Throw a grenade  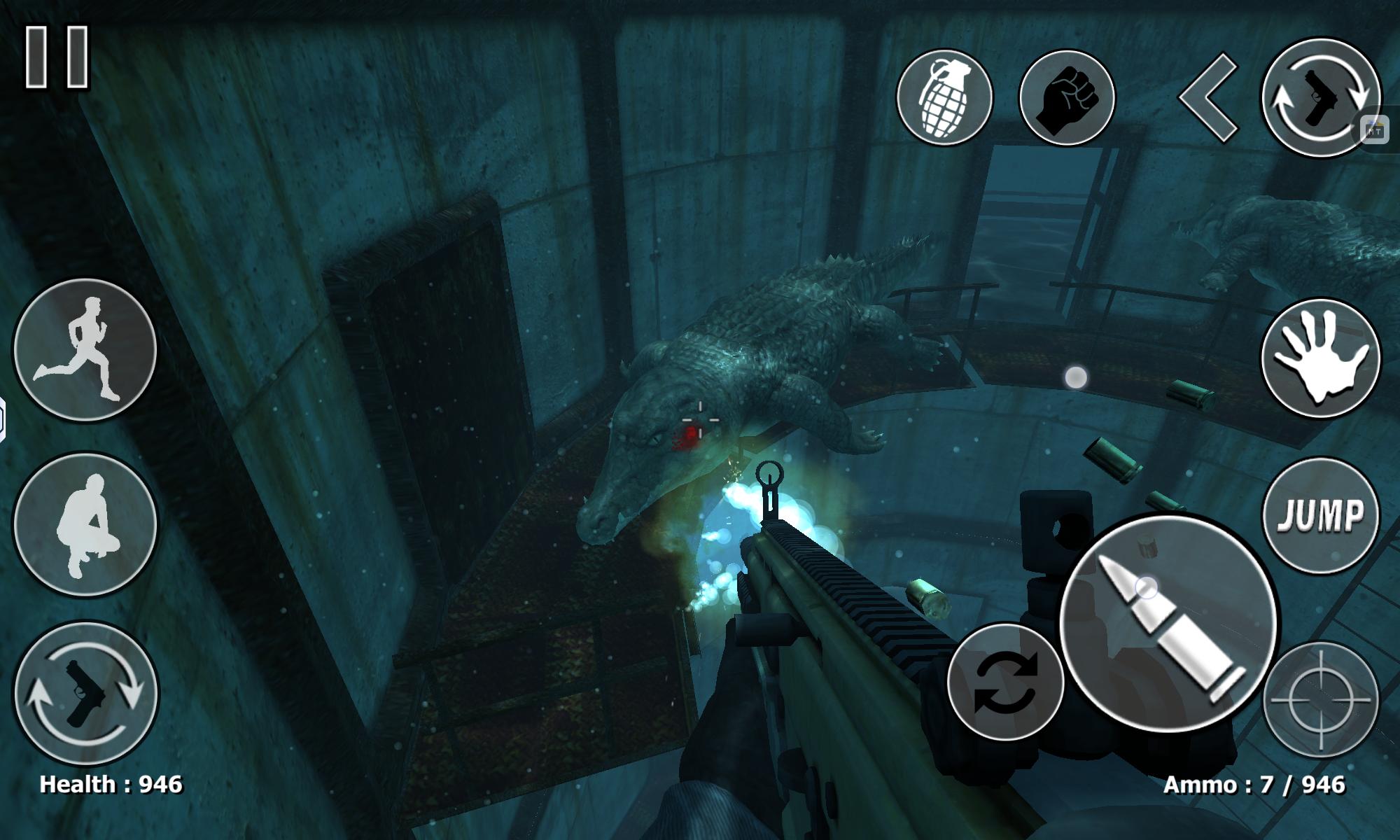click(x=944, y=97)
